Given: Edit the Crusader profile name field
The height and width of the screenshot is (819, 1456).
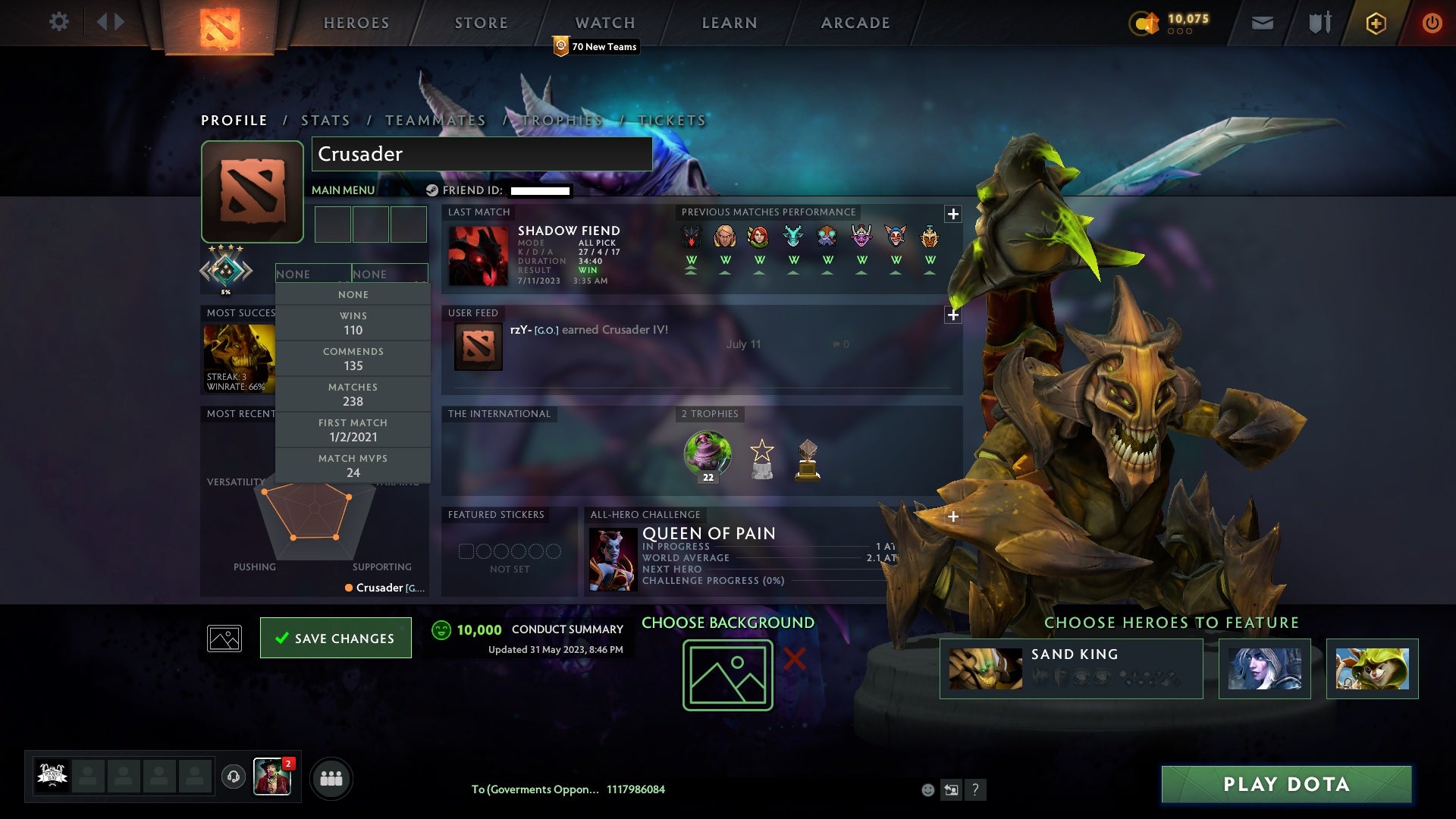Looking at the screenshot, I should click(x=481, y=154).
